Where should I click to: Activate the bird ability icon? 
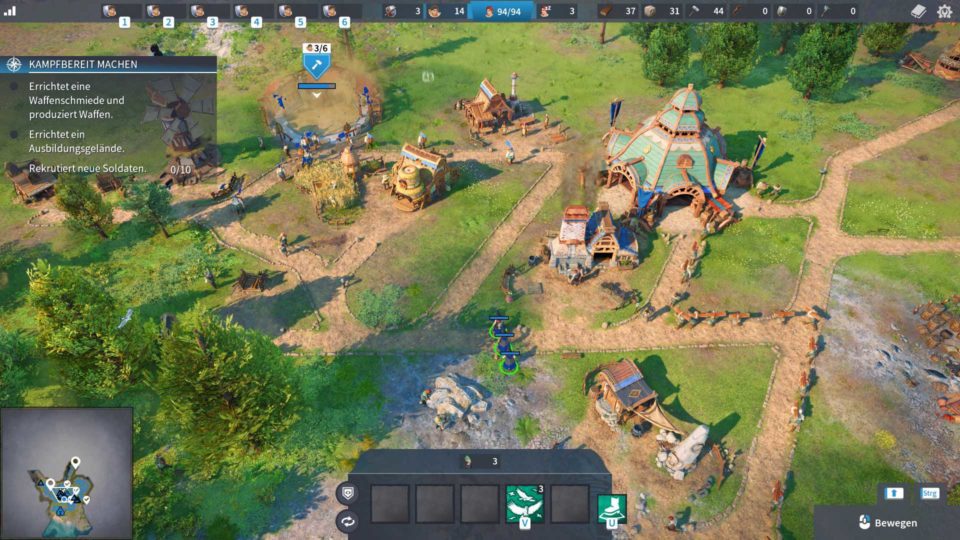coord(524,502)
